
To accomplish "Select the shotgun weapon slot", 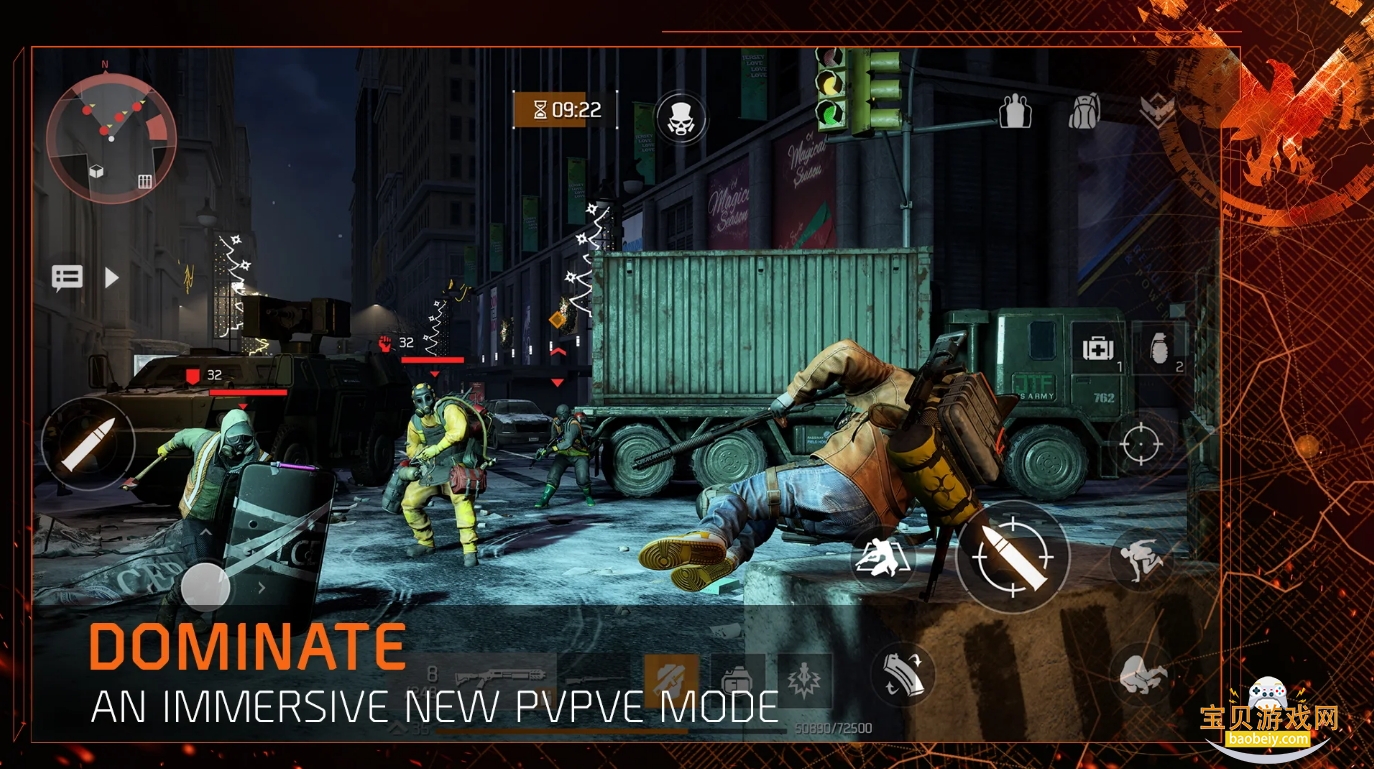I will [497, 679].
